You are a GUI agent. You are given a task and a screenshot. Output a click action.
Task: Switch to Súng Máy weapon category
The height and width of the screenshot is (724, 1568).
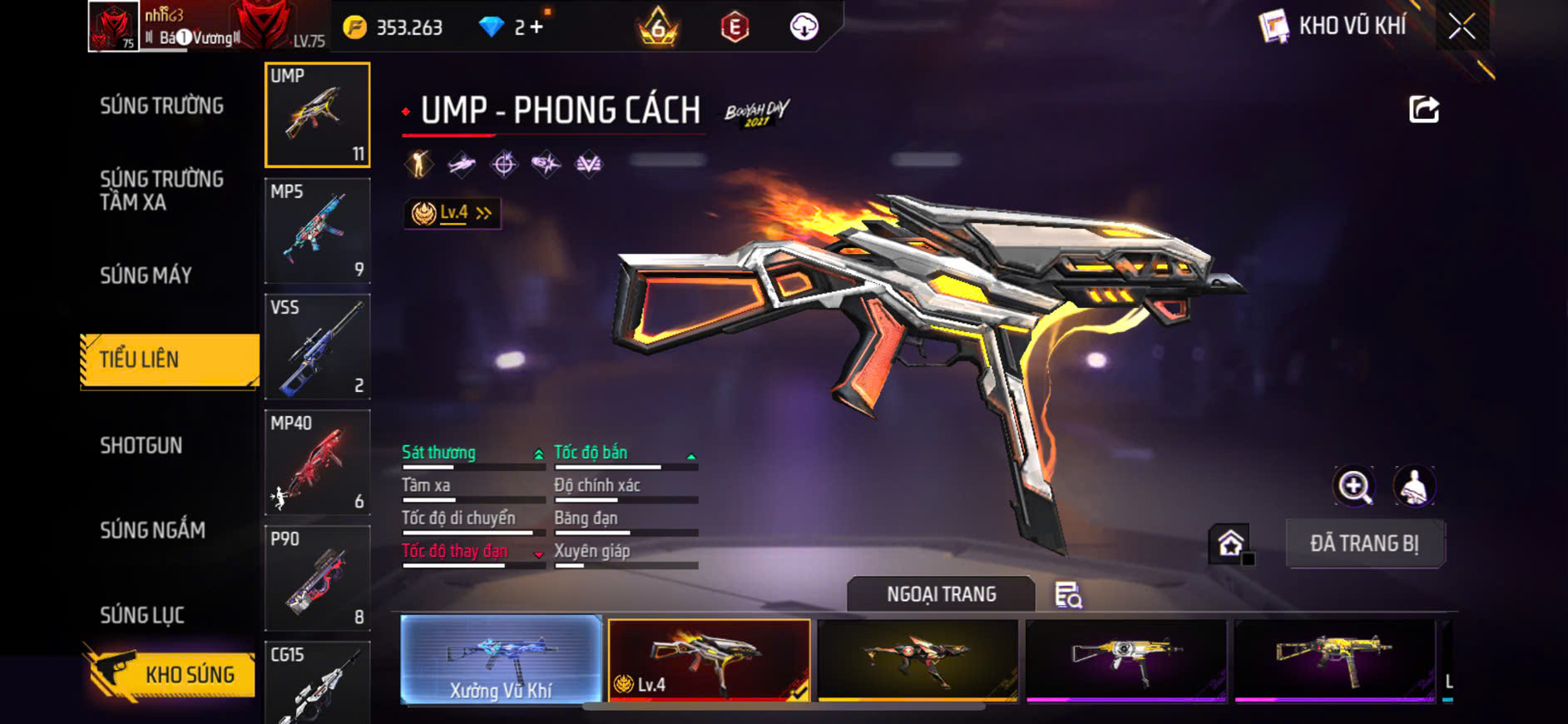(x=146, y=275)
